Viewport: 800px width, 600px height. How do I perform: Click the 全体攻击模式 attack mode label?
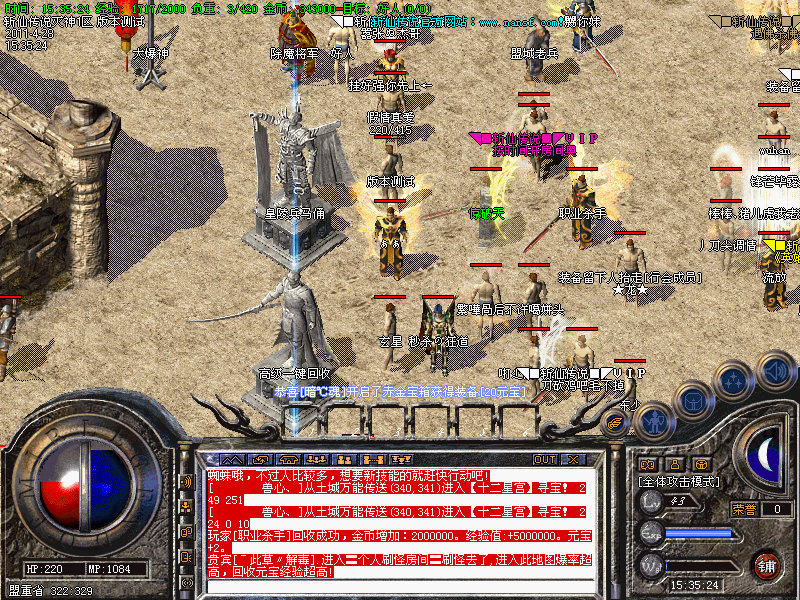pyautogui.click(x=679, y=481)
